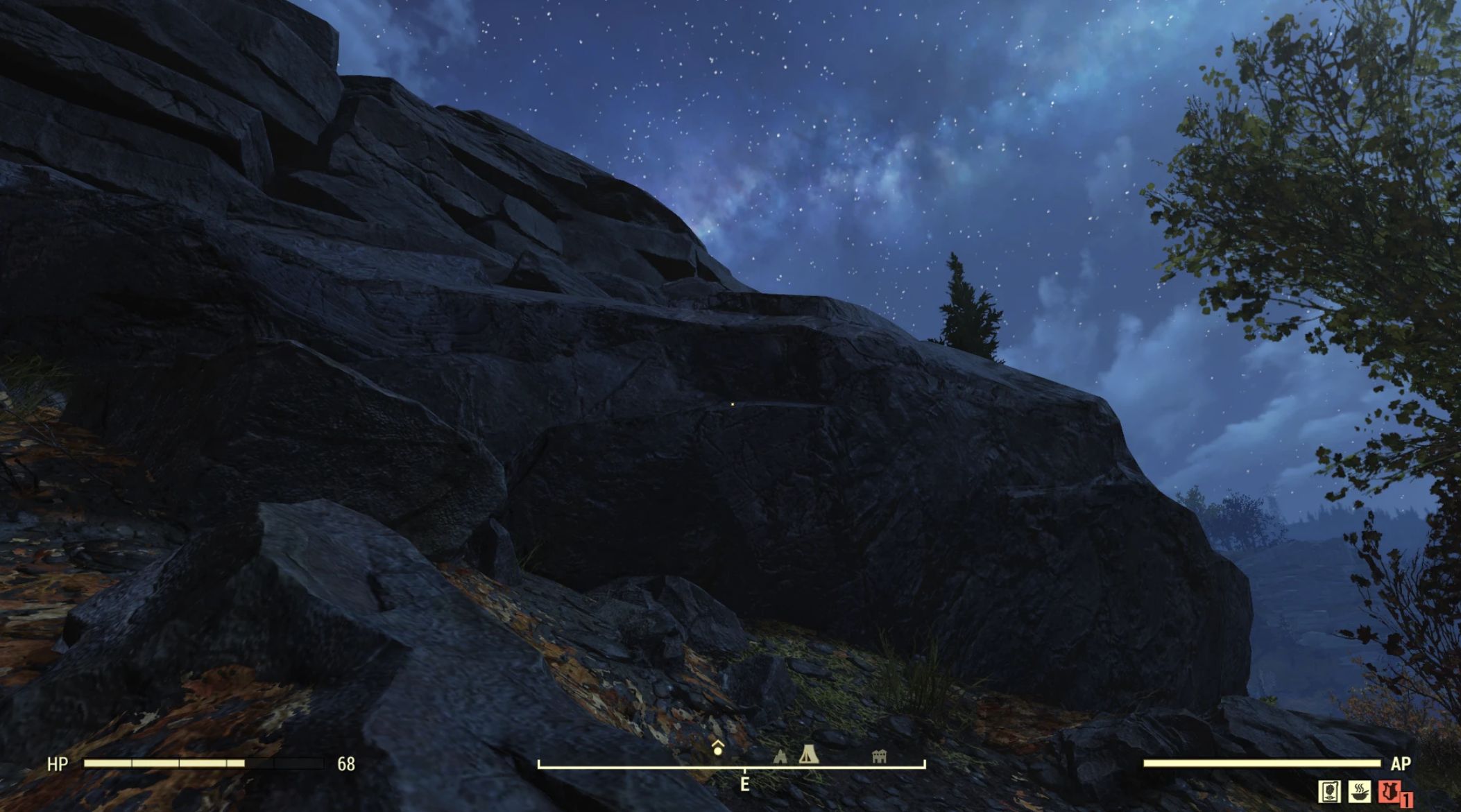The width and height of the screenshot is (1461, 812).
Task: Open the red damaged armor warning icon
Action: tap(1388, 791)
